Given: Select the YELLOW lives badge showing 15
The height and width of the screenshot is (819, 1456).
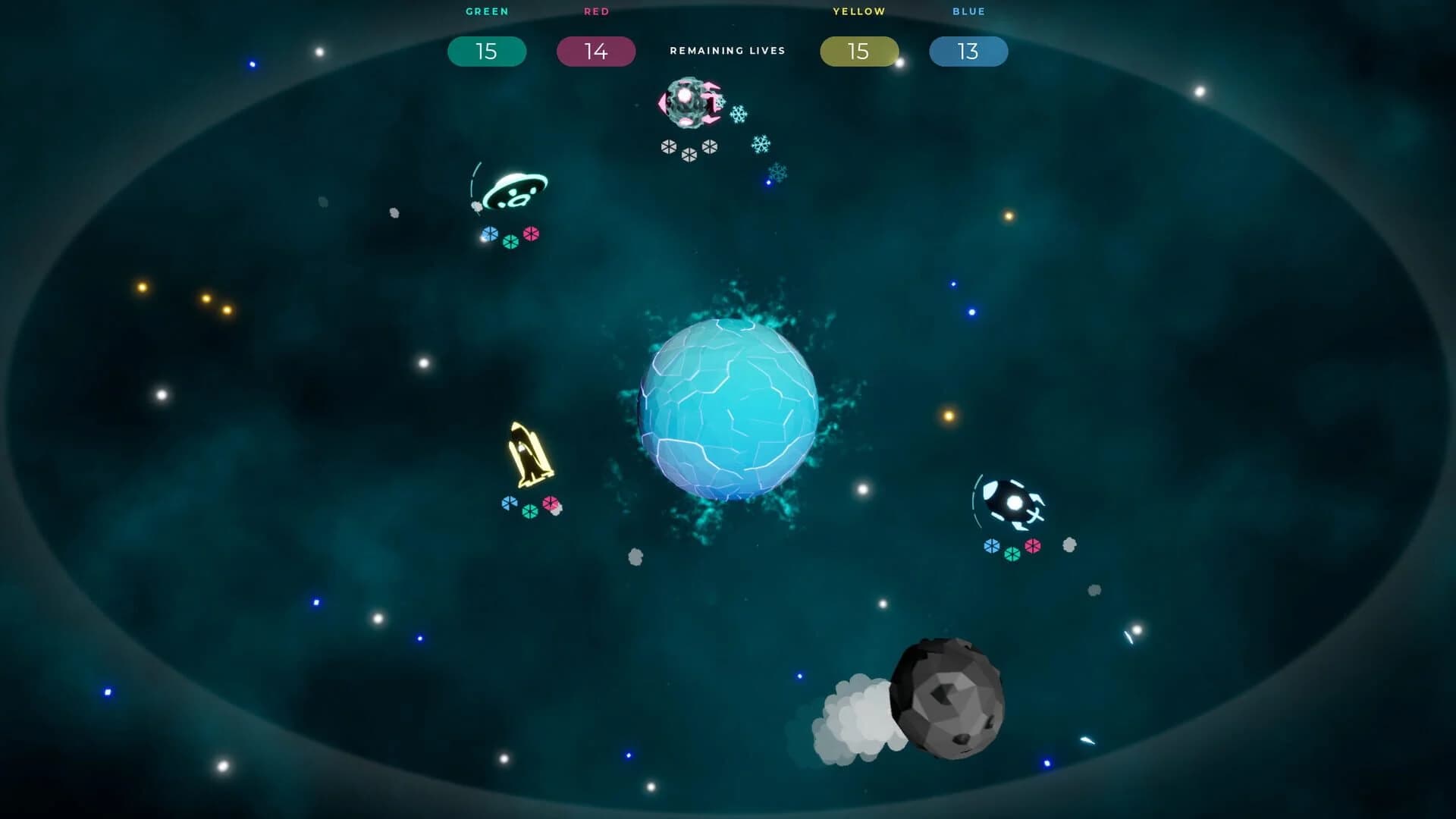Looking at the screenshot, I should (858, 52).
